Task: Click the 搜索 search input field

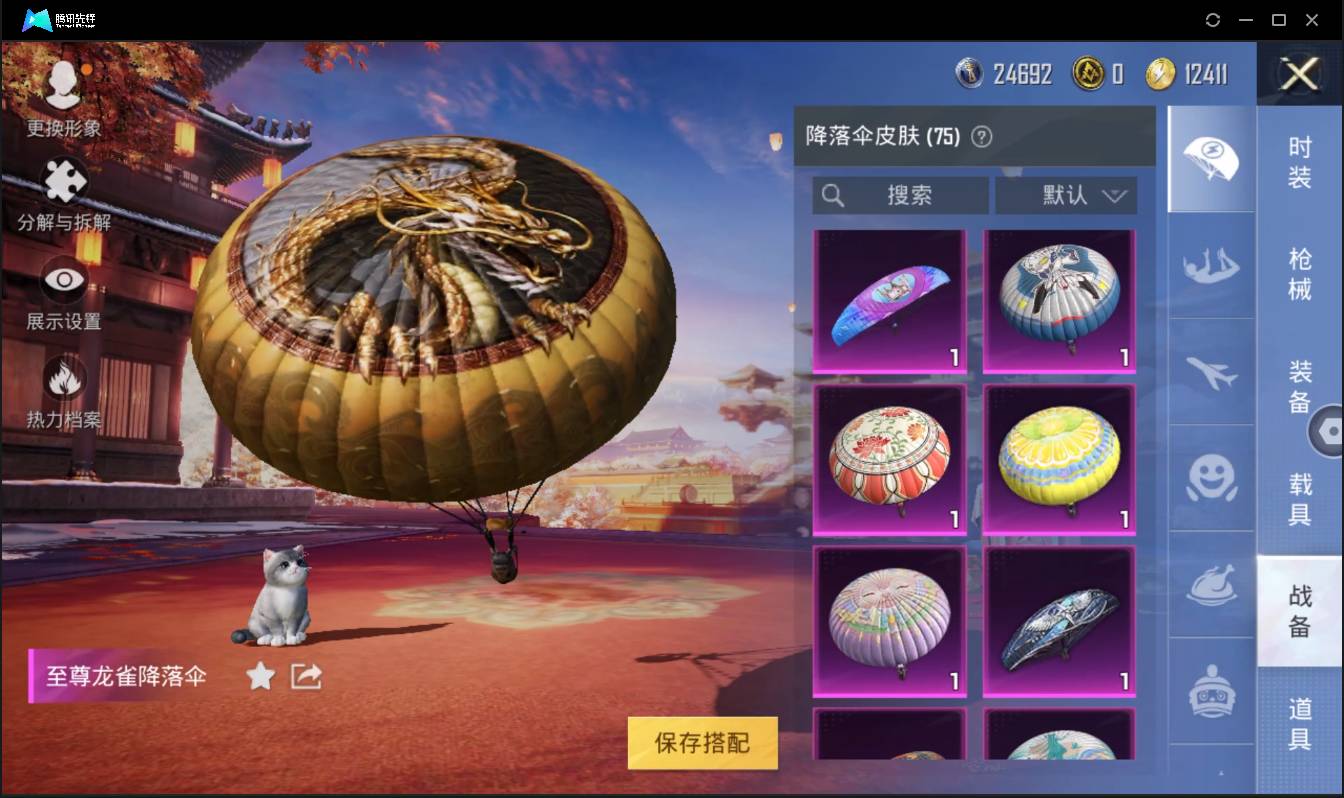Action: (x=900, y=195)
